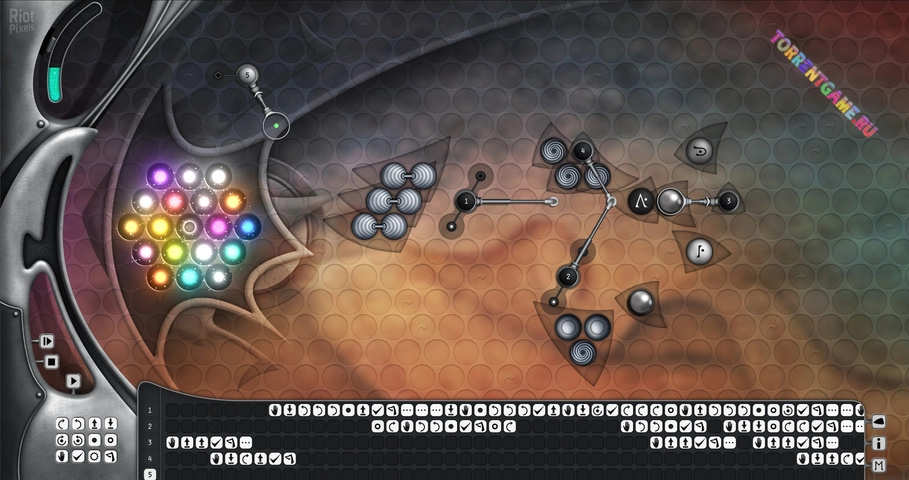The width and height of the screenshot is (909, 480).
Task: Choose the dashed circle instruction in the palette
Action: click(94, 457)
